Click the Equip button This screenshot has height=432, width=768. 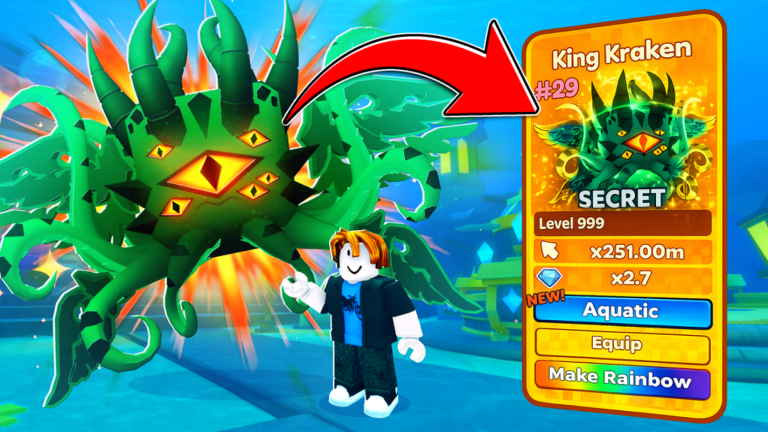point(622,347)
